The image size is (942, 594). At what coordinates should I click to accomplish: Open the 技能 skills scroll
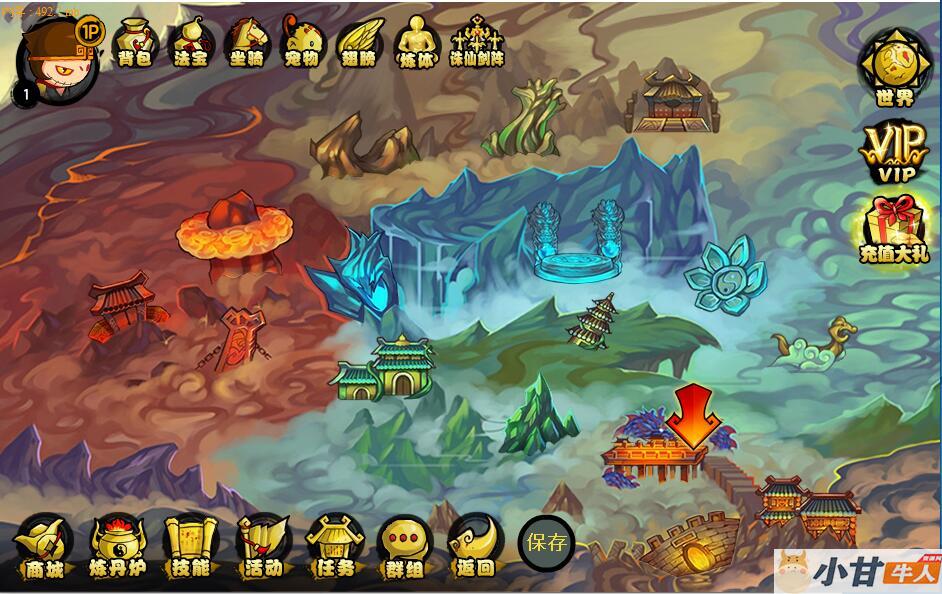coord(191,546)
